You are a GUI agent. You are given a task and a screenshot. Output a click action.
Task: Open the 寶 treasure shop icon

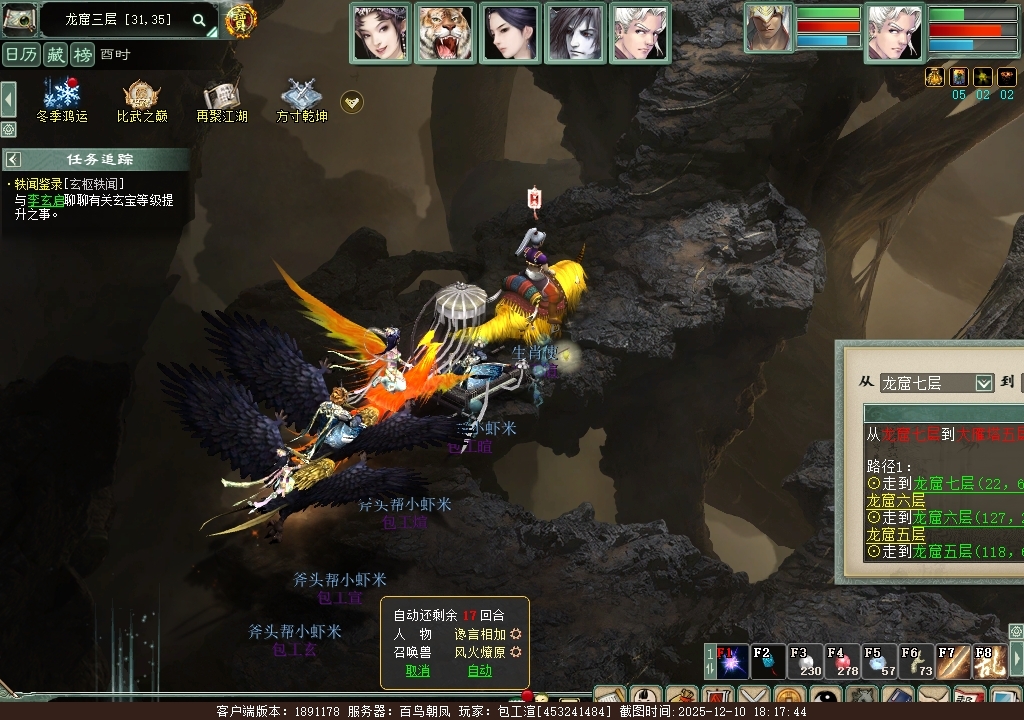point(240,20)
